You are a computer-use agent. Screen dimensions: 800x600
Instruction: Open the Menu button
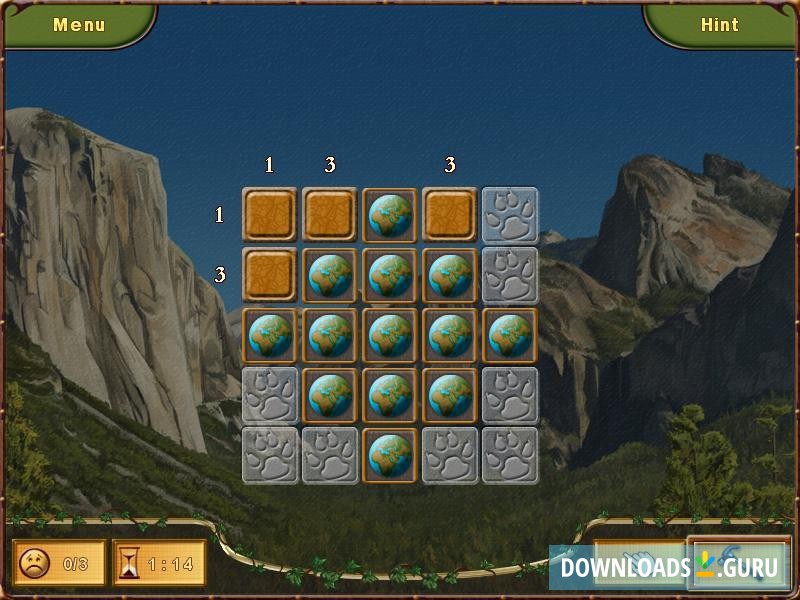tap(79, 25)
